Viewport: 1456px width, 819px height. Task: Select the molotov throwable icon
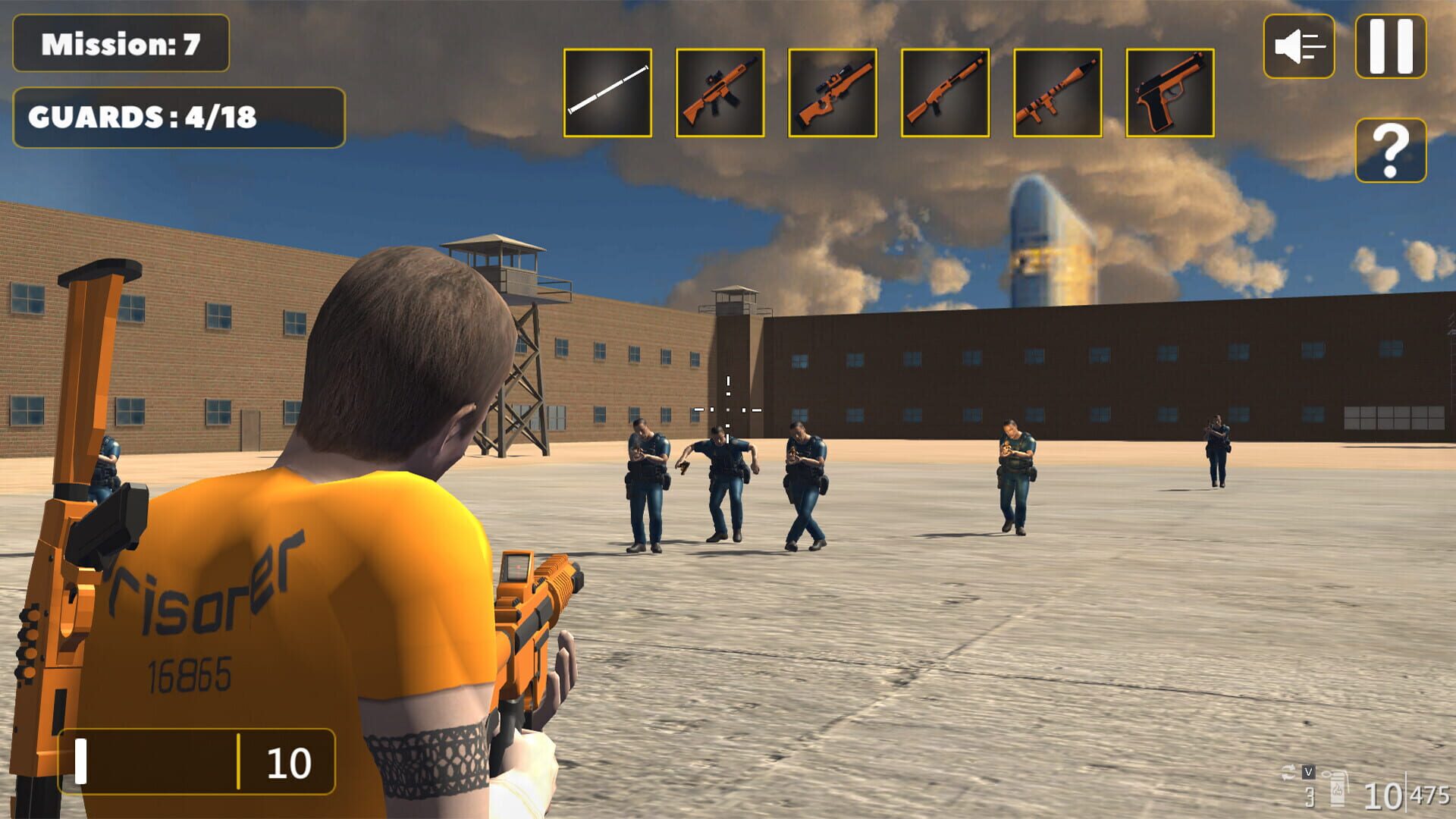tap(1338, 790)
